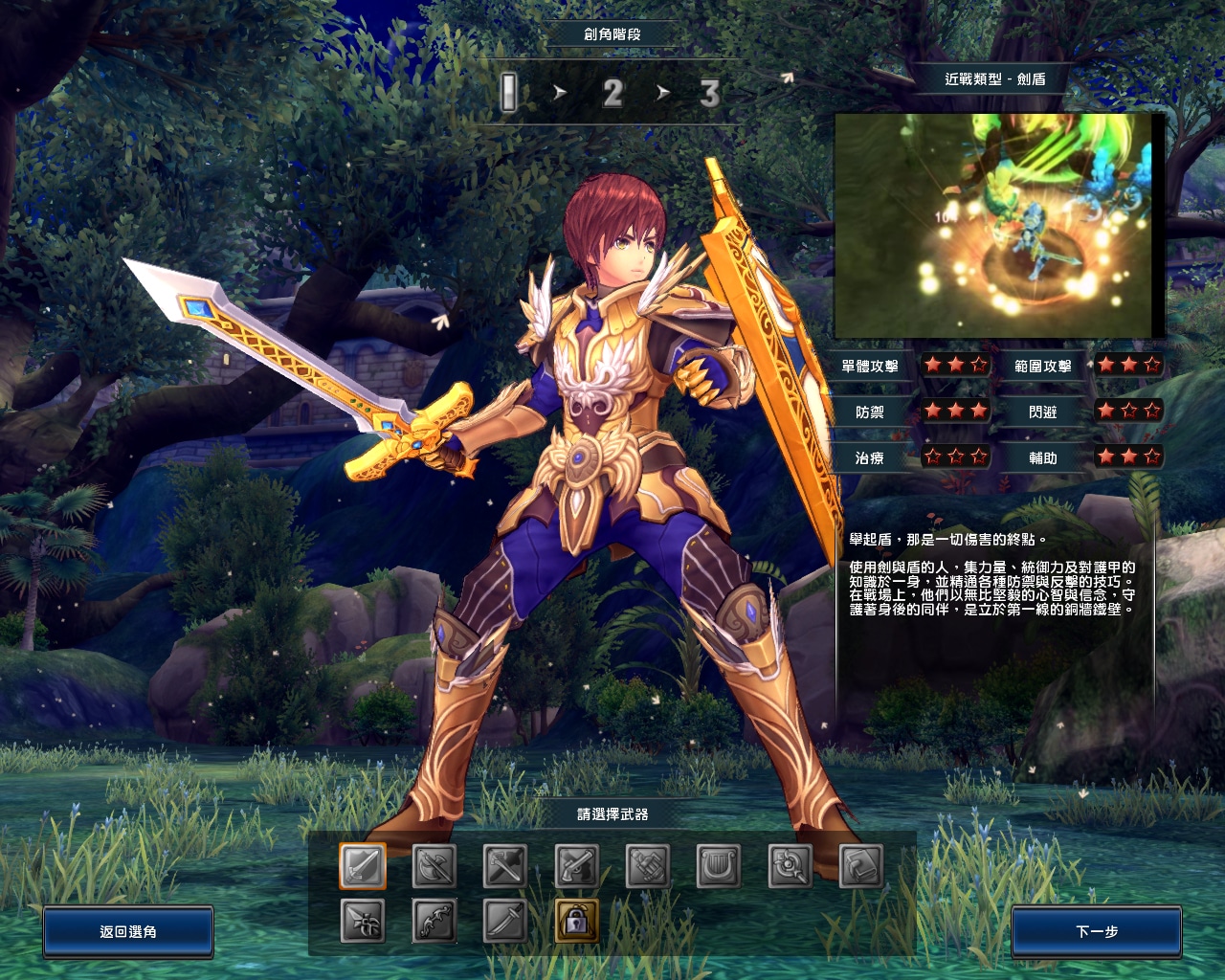Pick the round-headed staff weapon
The height and width of the screenshot is (980, 1225).
tap(791, 867)
